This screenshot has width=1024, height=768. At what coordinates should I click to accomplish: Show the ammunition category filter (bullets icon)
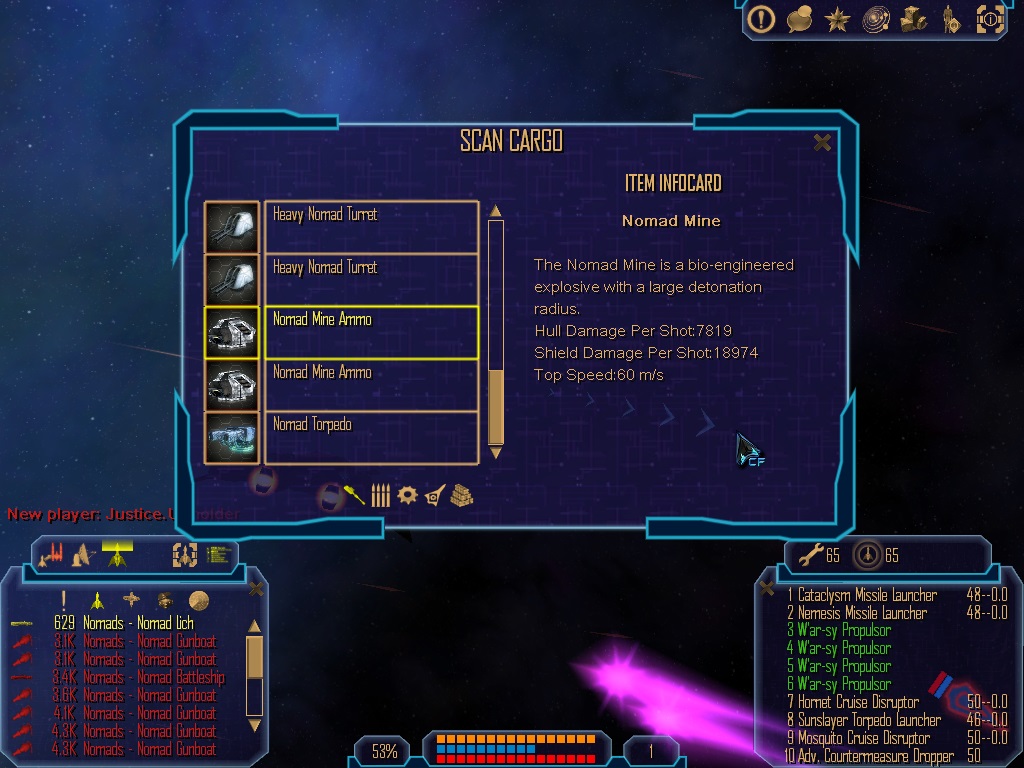[380, 495]
